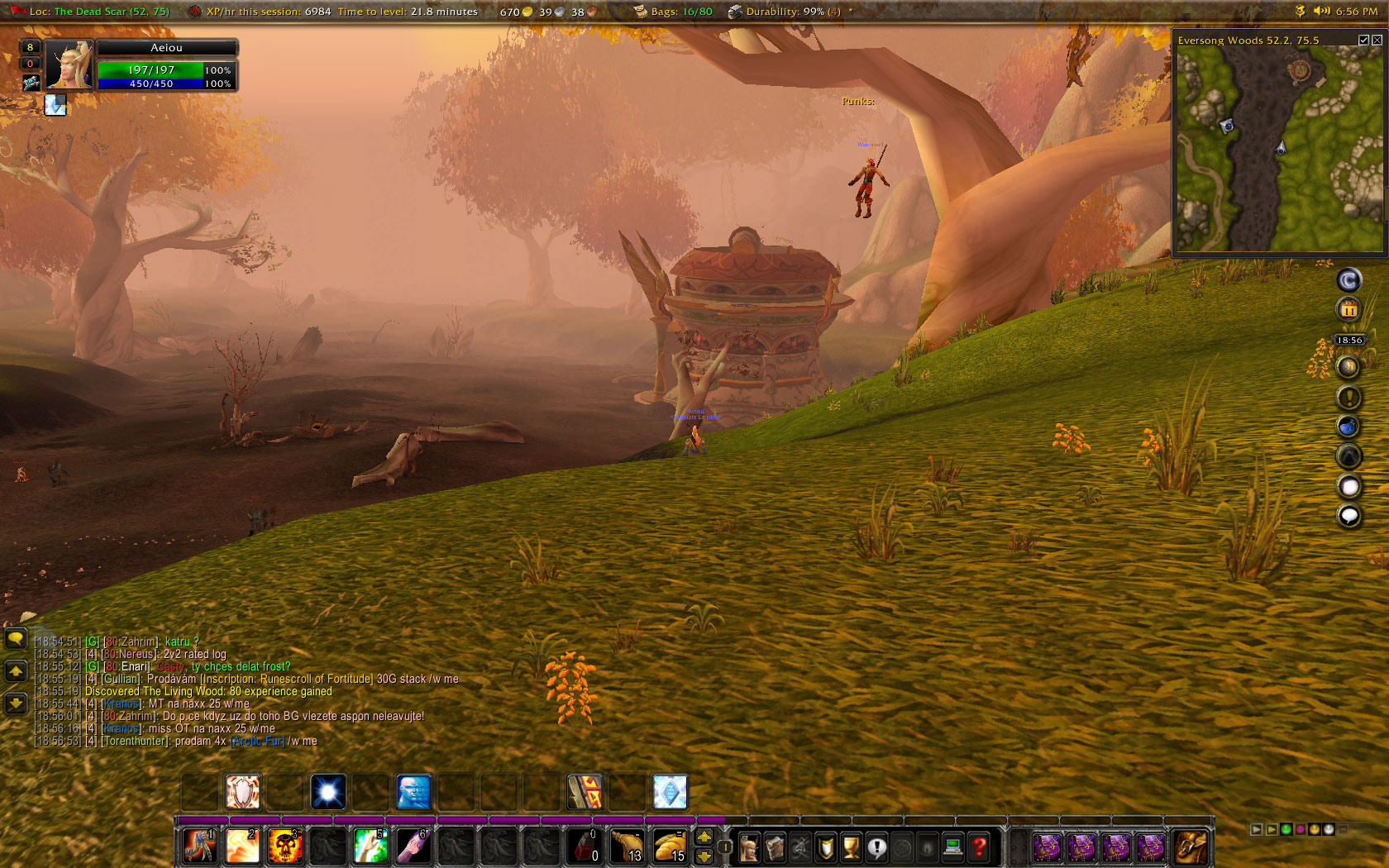Open the red question mark help button
Image resolution: width=1389 pixels, height=868 pixels.
(x=979, y=847)
